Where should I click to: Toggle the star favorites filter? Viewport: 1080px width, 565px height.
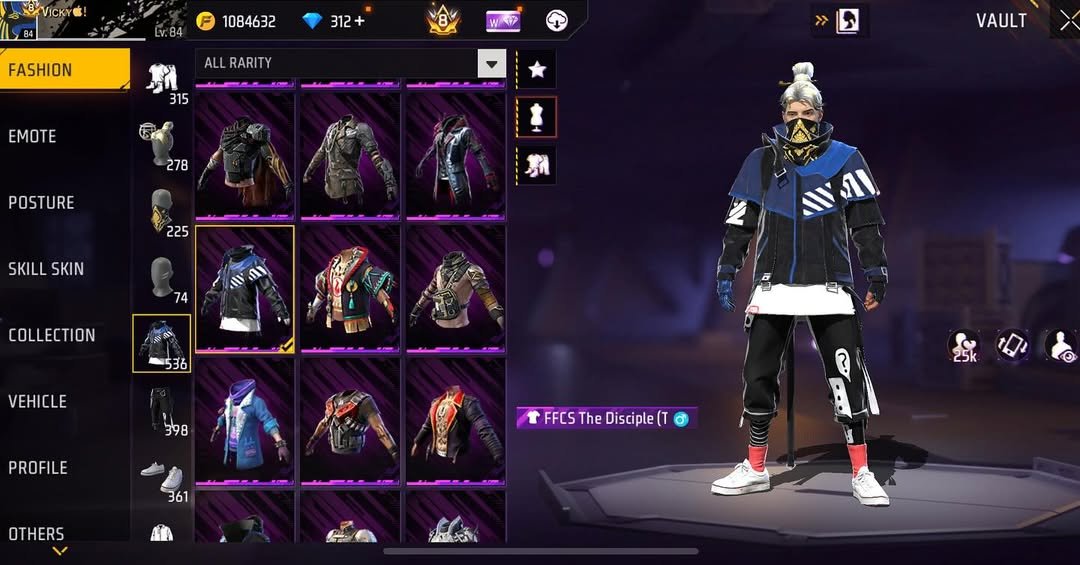(537, 69)
